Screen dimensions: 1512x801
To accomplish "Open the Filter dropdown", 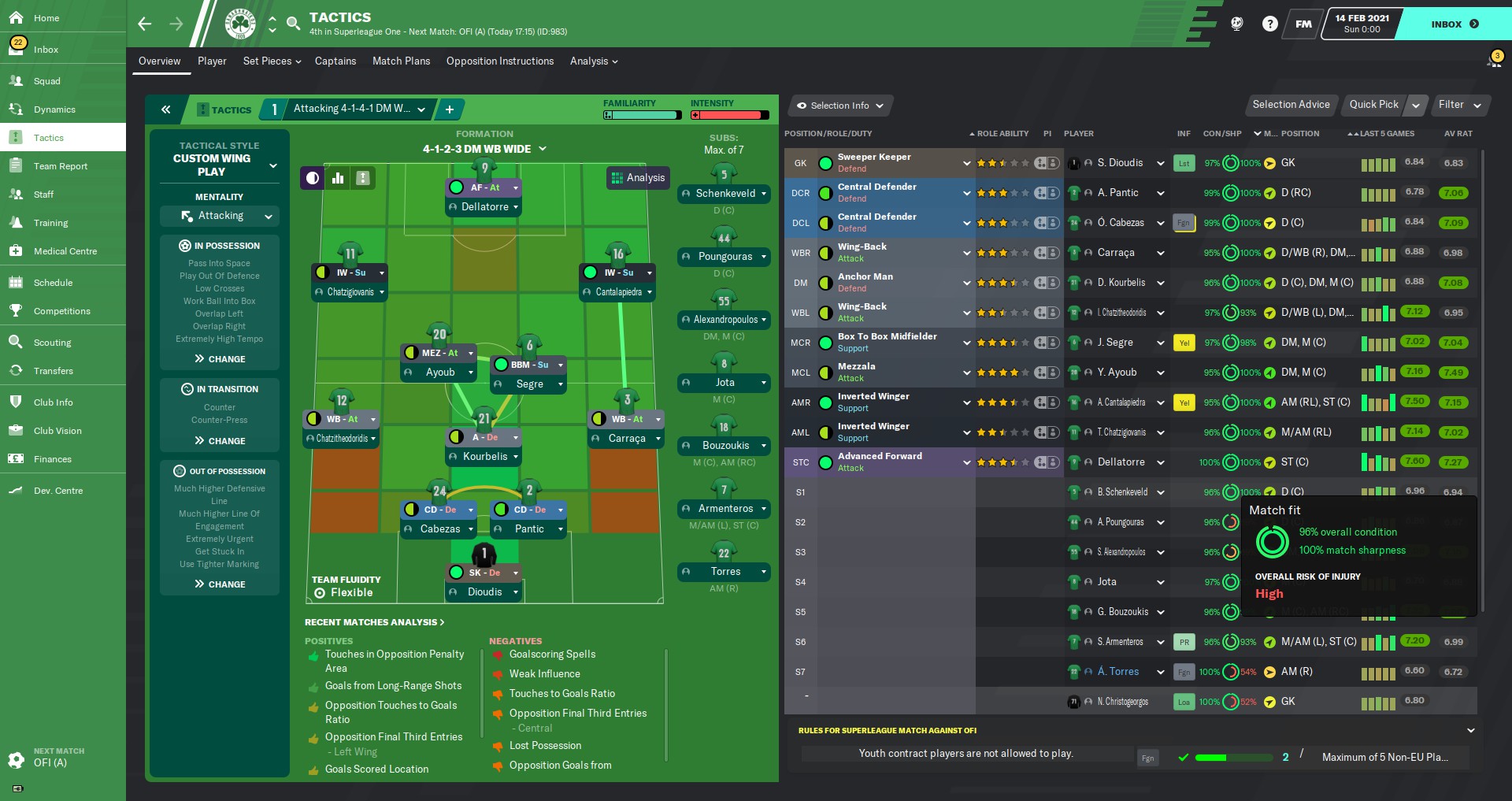I will click(x=1459, y=105).
